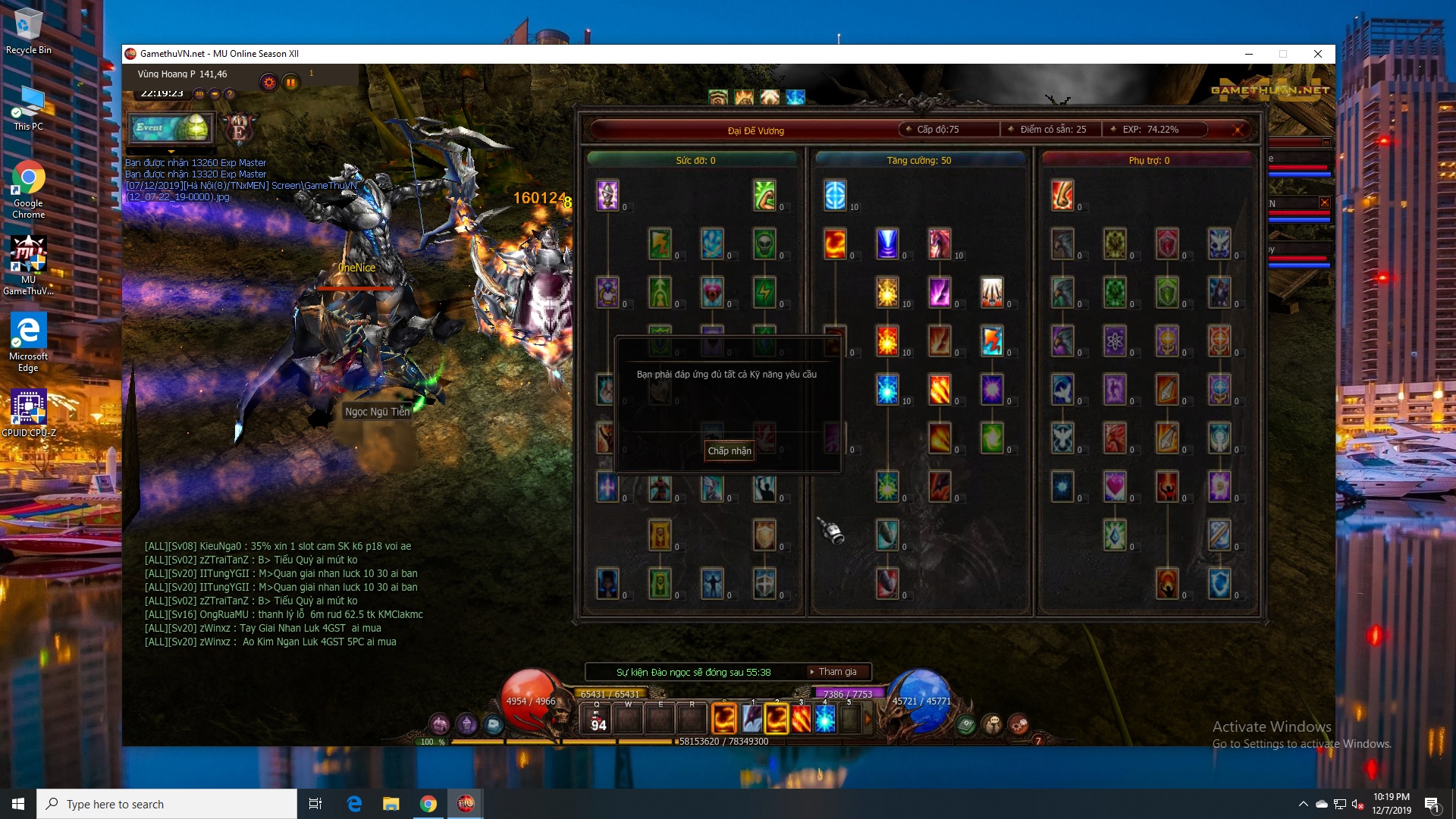Open the question mark help icon

tap(230, 94)
